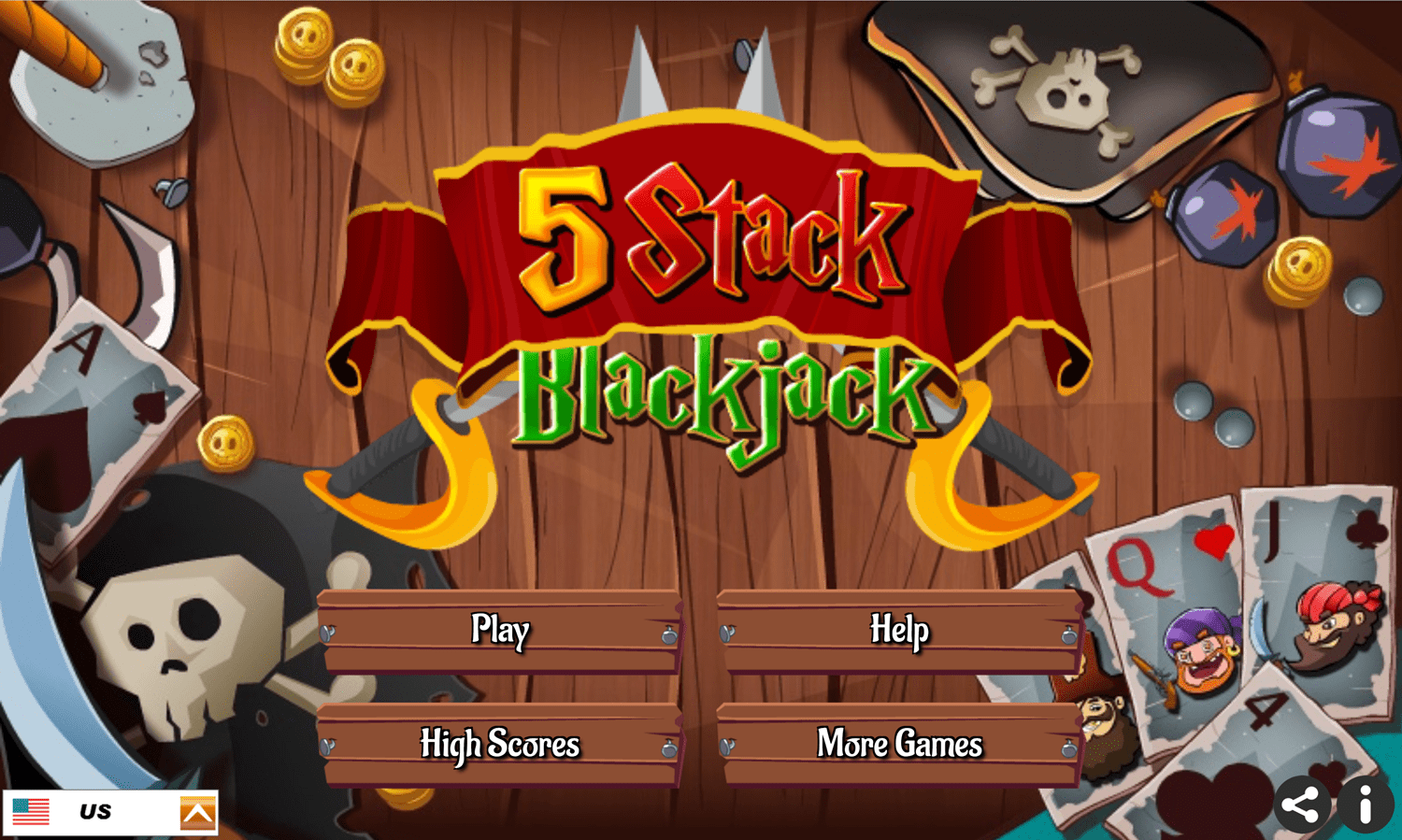Click the share icon
1402x840 pixels.
coord(1304,803)
